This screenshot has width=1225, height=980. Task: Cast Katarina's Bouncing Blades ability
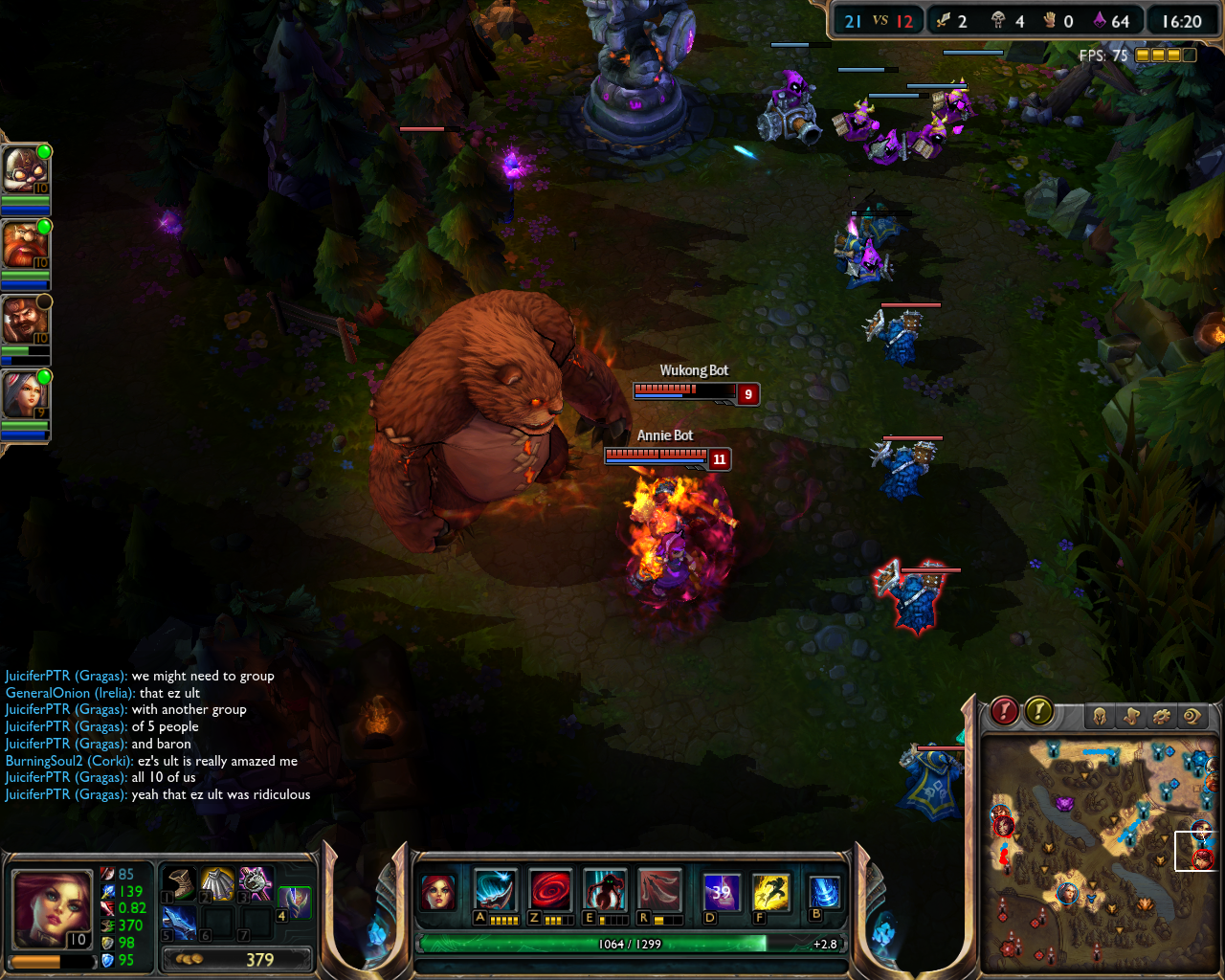pyautogui.click(x=496, y=891)
